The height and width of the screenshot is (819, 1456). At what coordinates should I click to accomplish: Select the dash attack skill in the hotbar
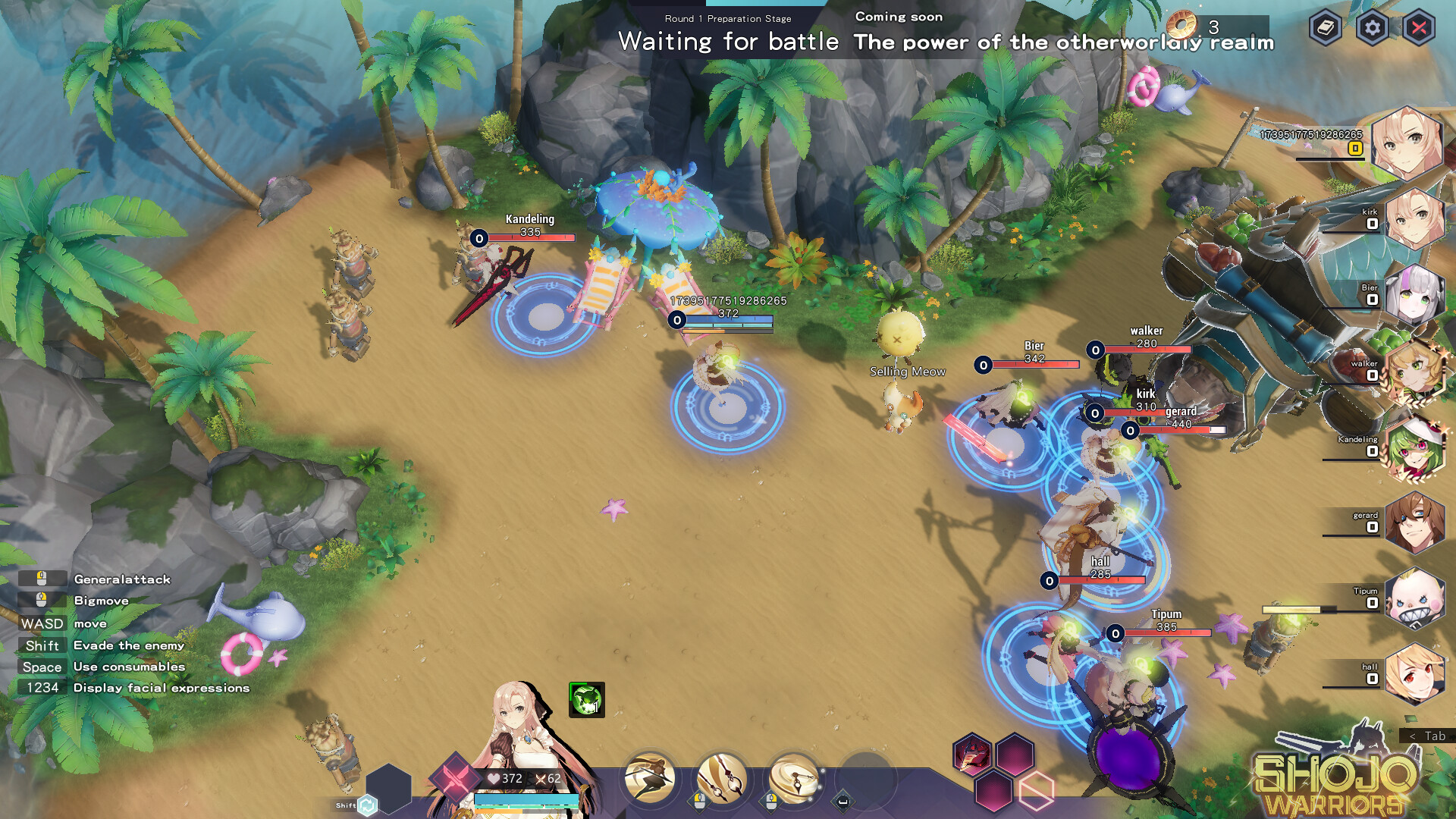(x=650, y=780)
